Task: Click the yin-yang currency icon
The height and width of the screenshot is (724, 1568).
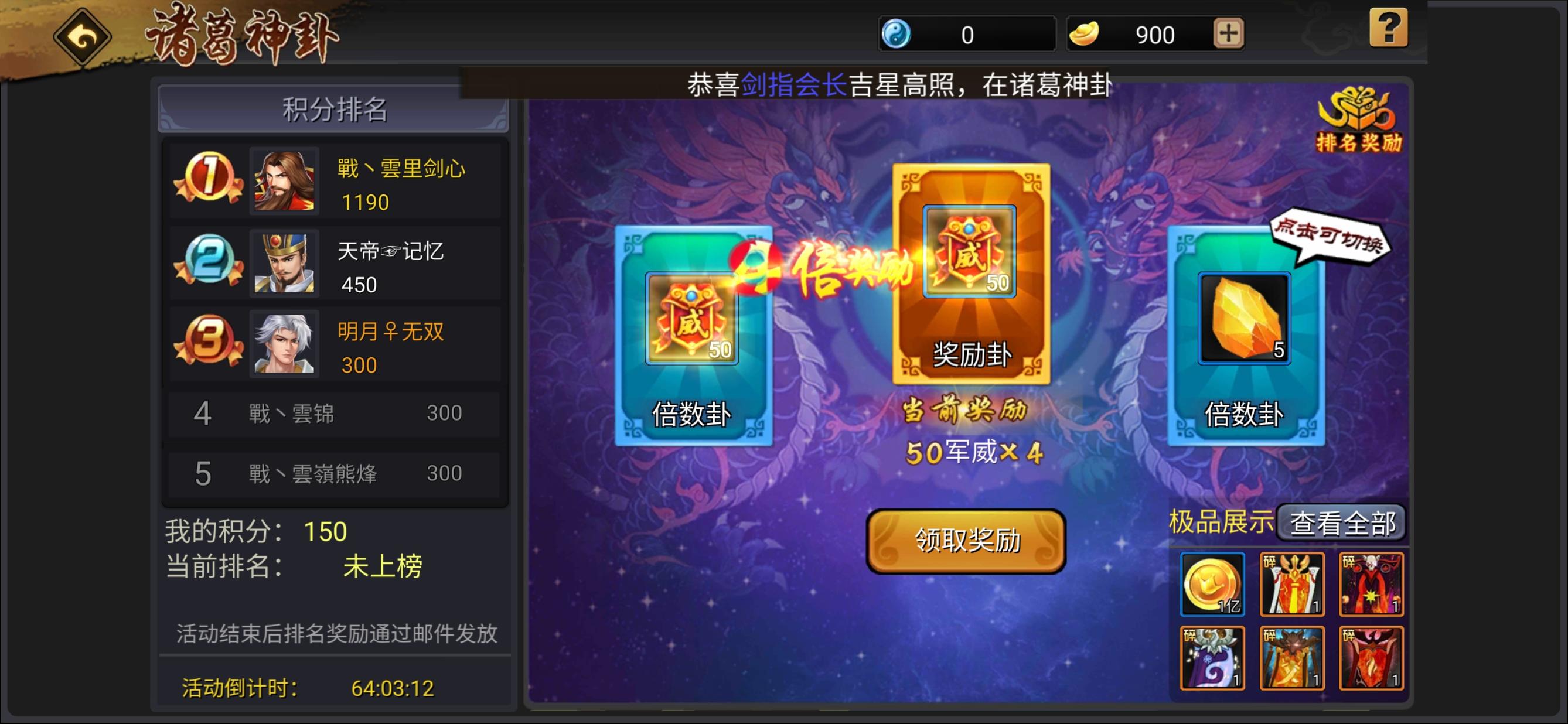Action: click(898, 33)
